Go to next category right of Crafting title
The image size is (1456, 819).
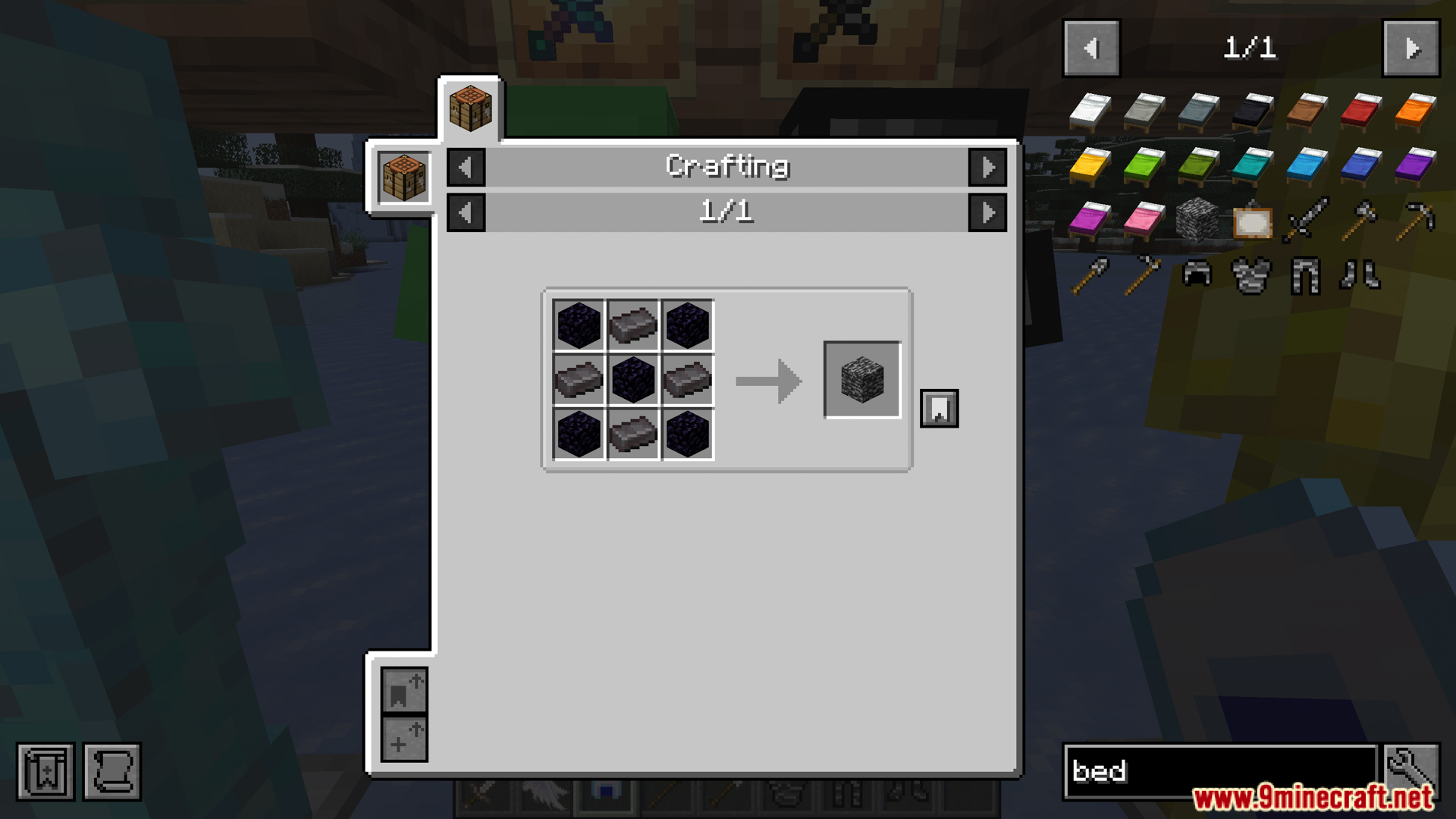click(987, 167)
